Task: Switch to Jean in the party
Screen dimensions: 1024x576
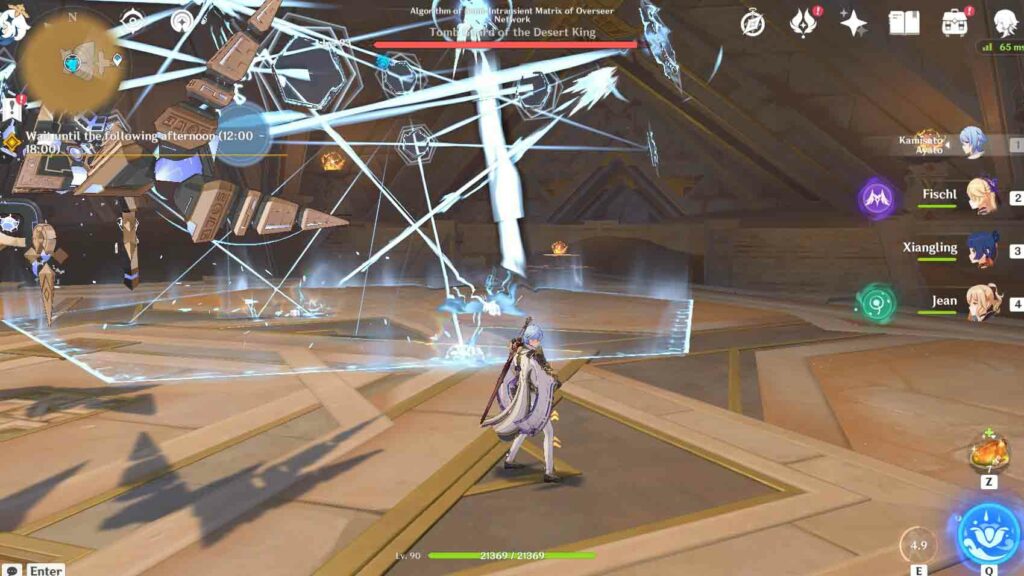Action: [979, 303]
